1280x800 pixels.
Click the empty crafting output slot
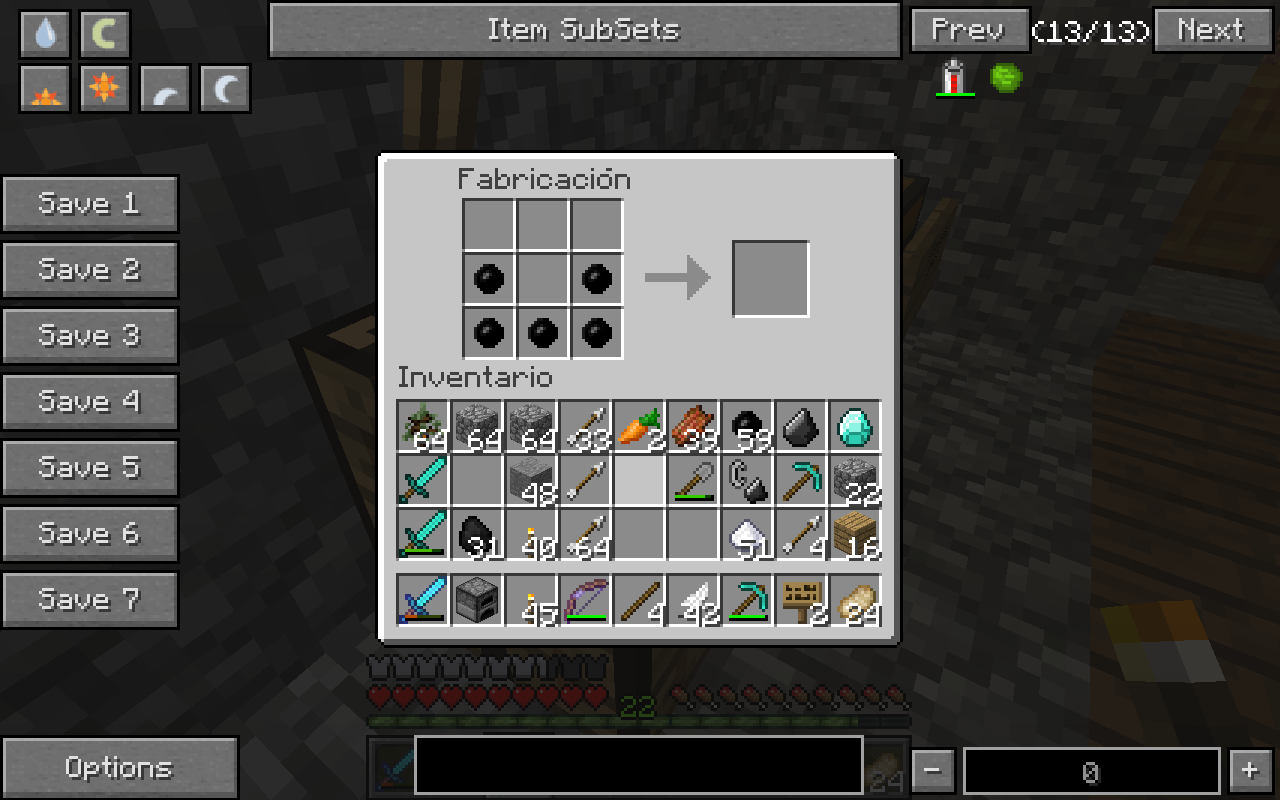click(x=771, y=279)
